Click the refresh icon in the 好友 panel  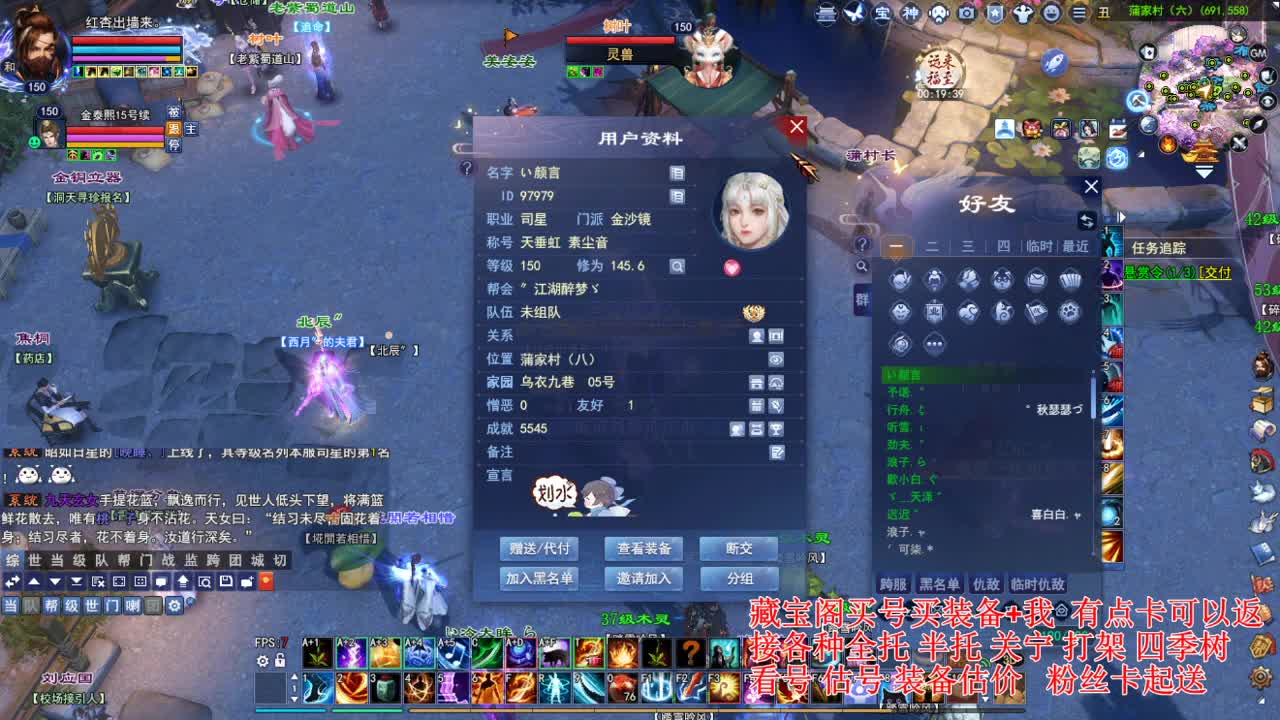(1087, 220)
